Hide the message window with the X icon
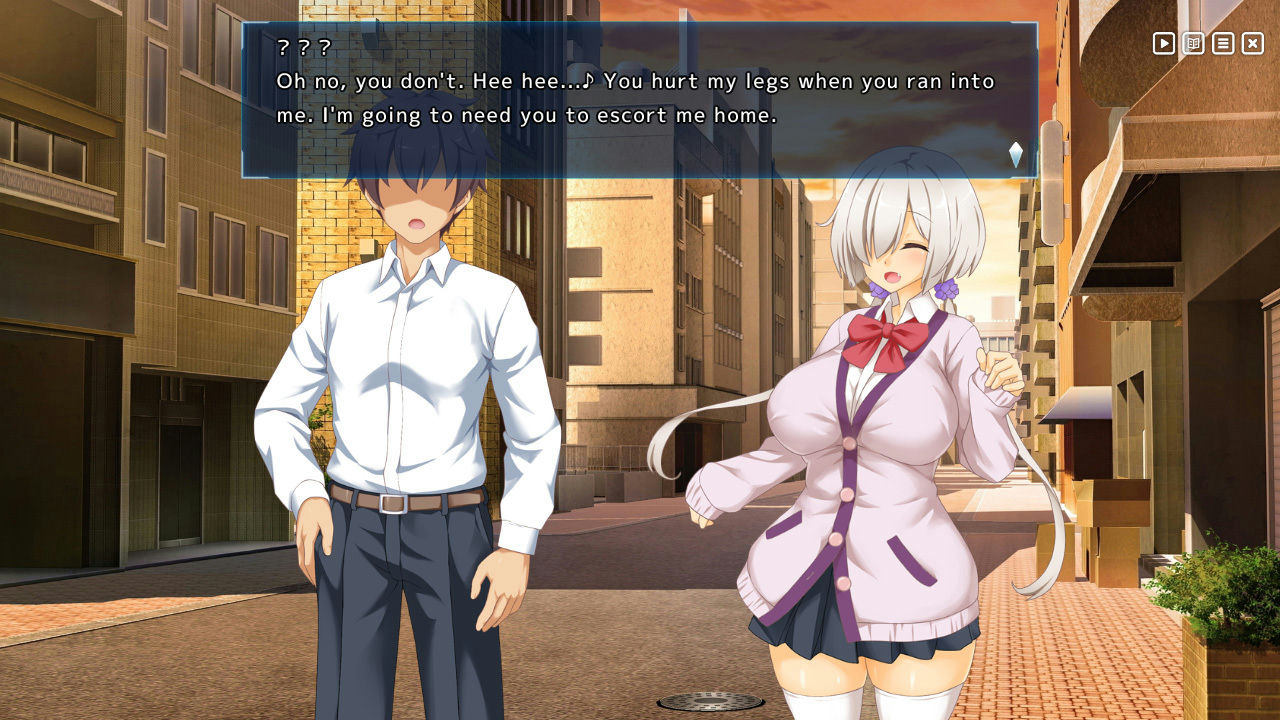1280x720 pixels. pos(1252,44)
